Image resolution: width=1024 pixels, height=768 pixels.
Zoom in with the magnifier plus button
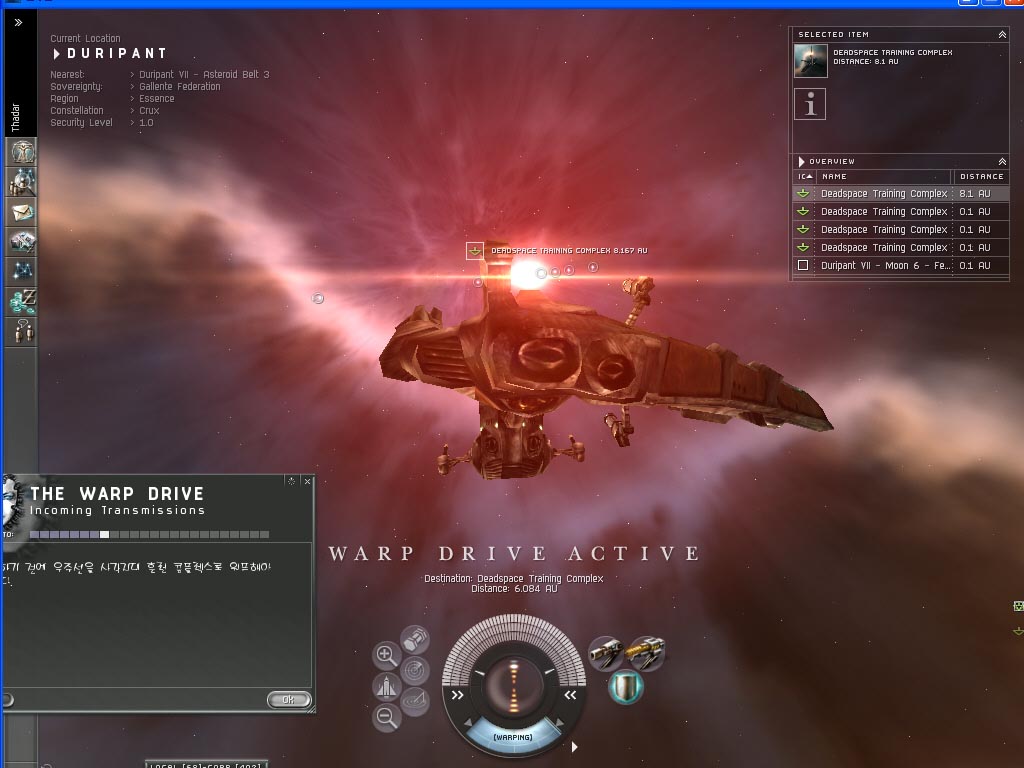coord(386,656)
